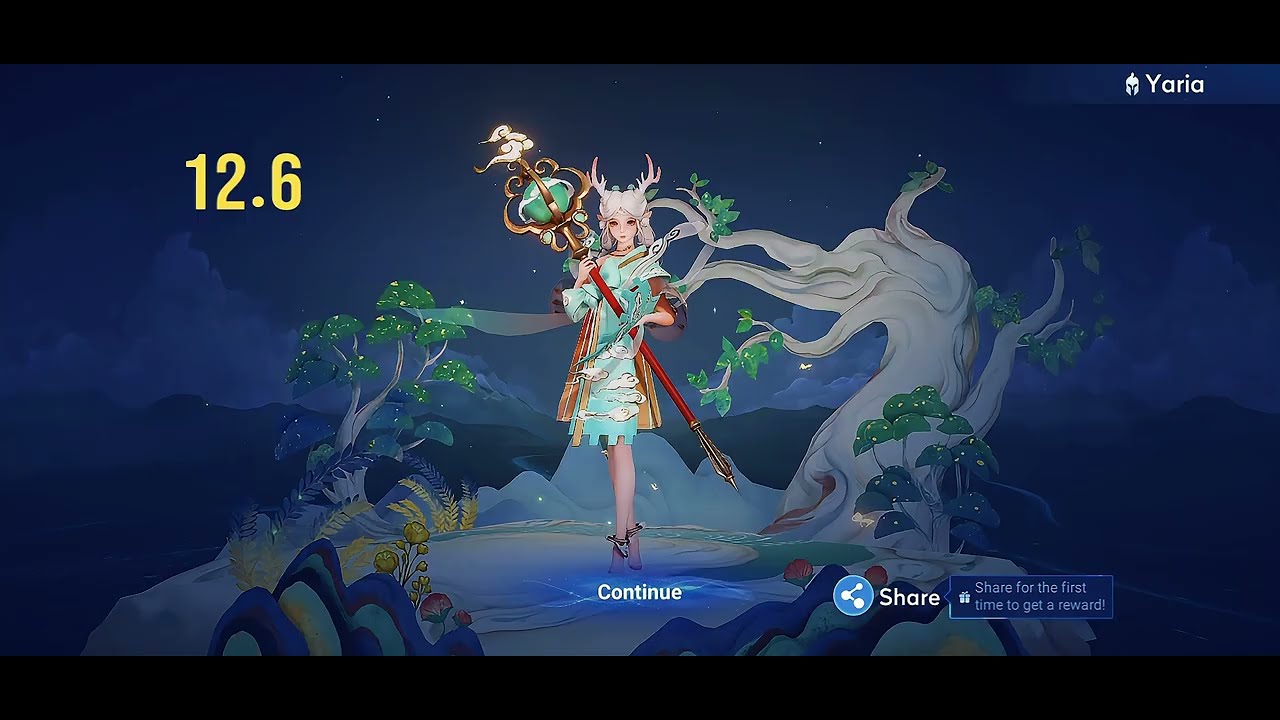Image resolution: width=1280 pixels, height=720 pixels.
Task: Continue past the Yaria skin showcase
Action: coord(639,592)
